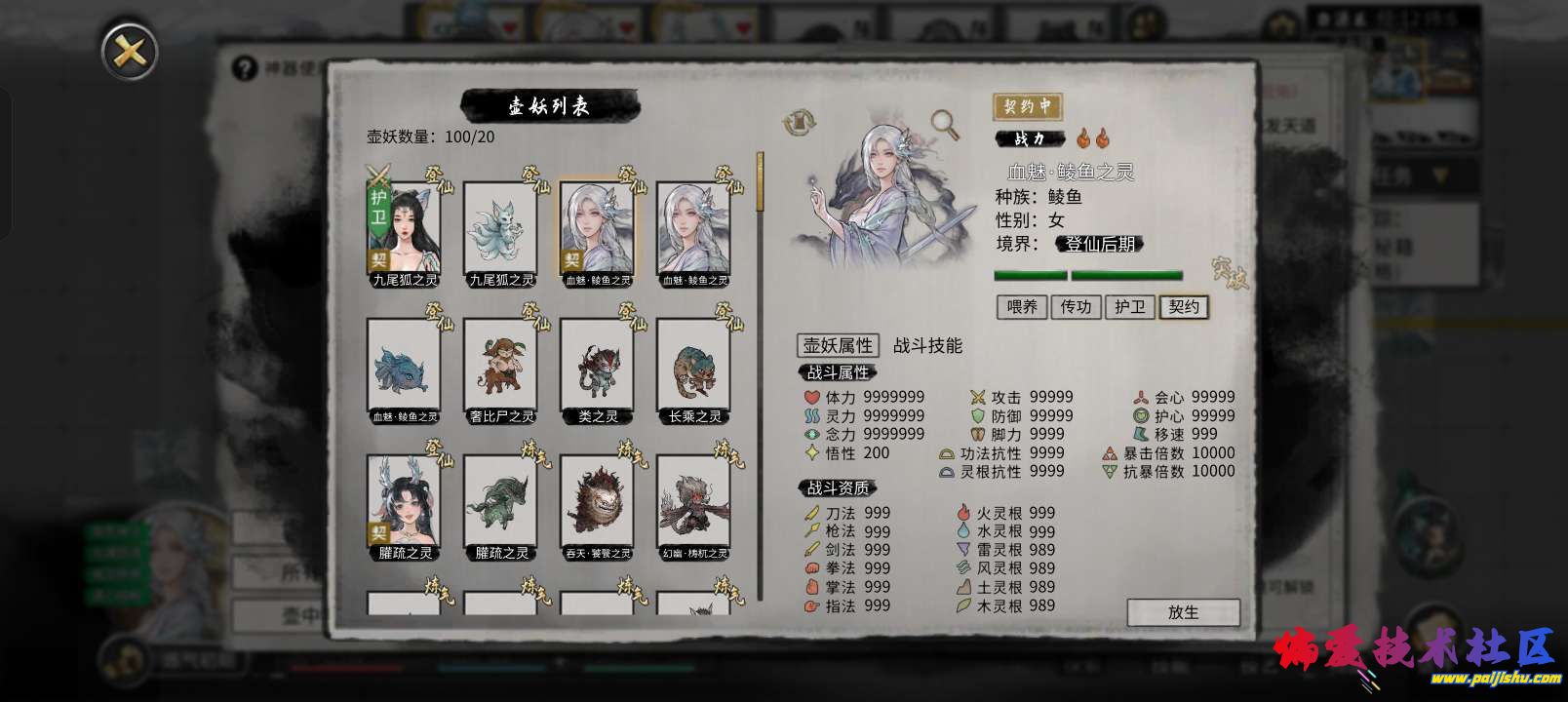Screen dimensions: 1568x702
Task: Toggle 护卫 guard duty for the pet
Action: coord(1129,307)
